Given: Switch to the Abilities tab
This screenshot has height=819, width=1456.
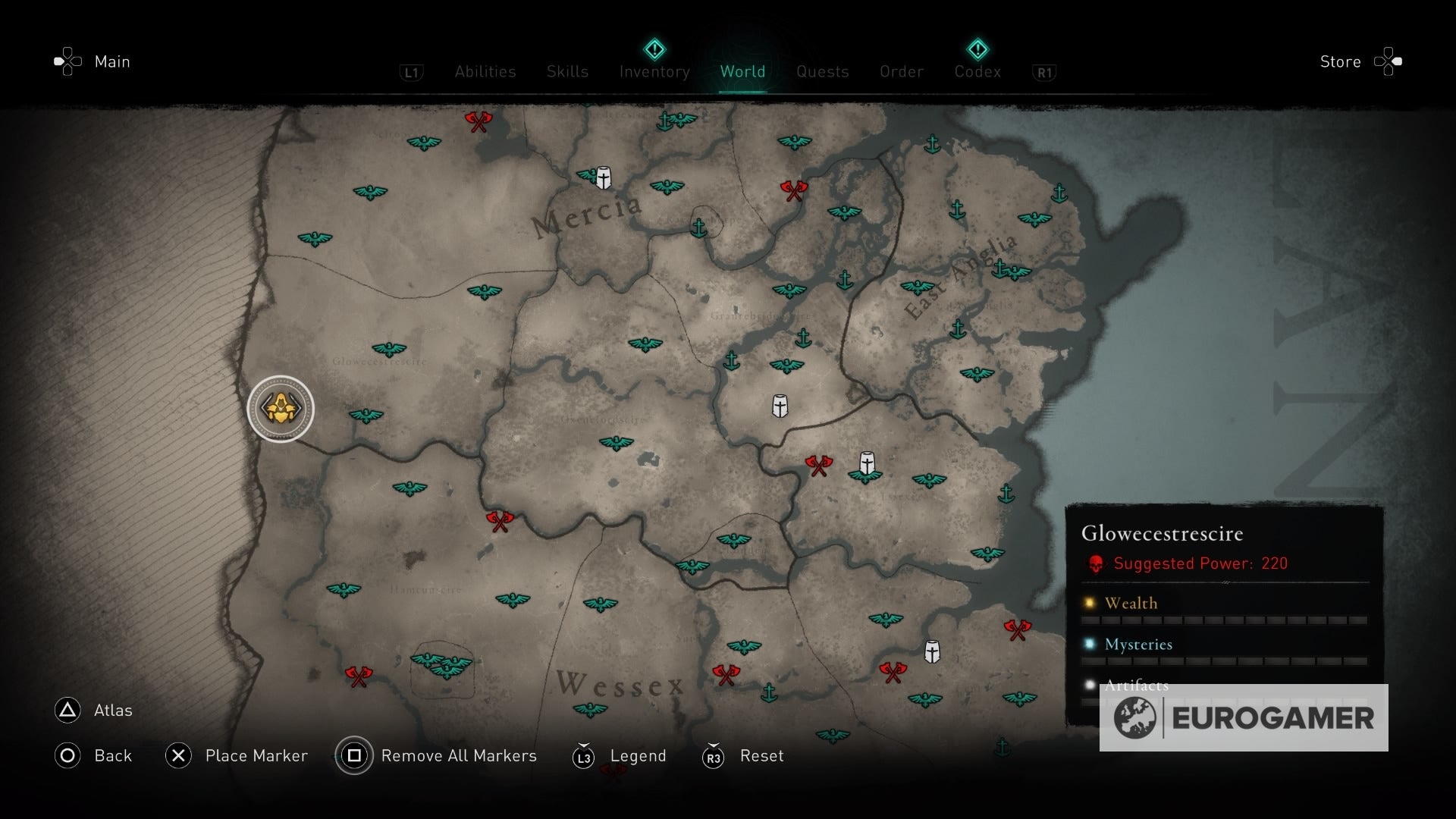Looking at the screenshot, I should point(485,72).
